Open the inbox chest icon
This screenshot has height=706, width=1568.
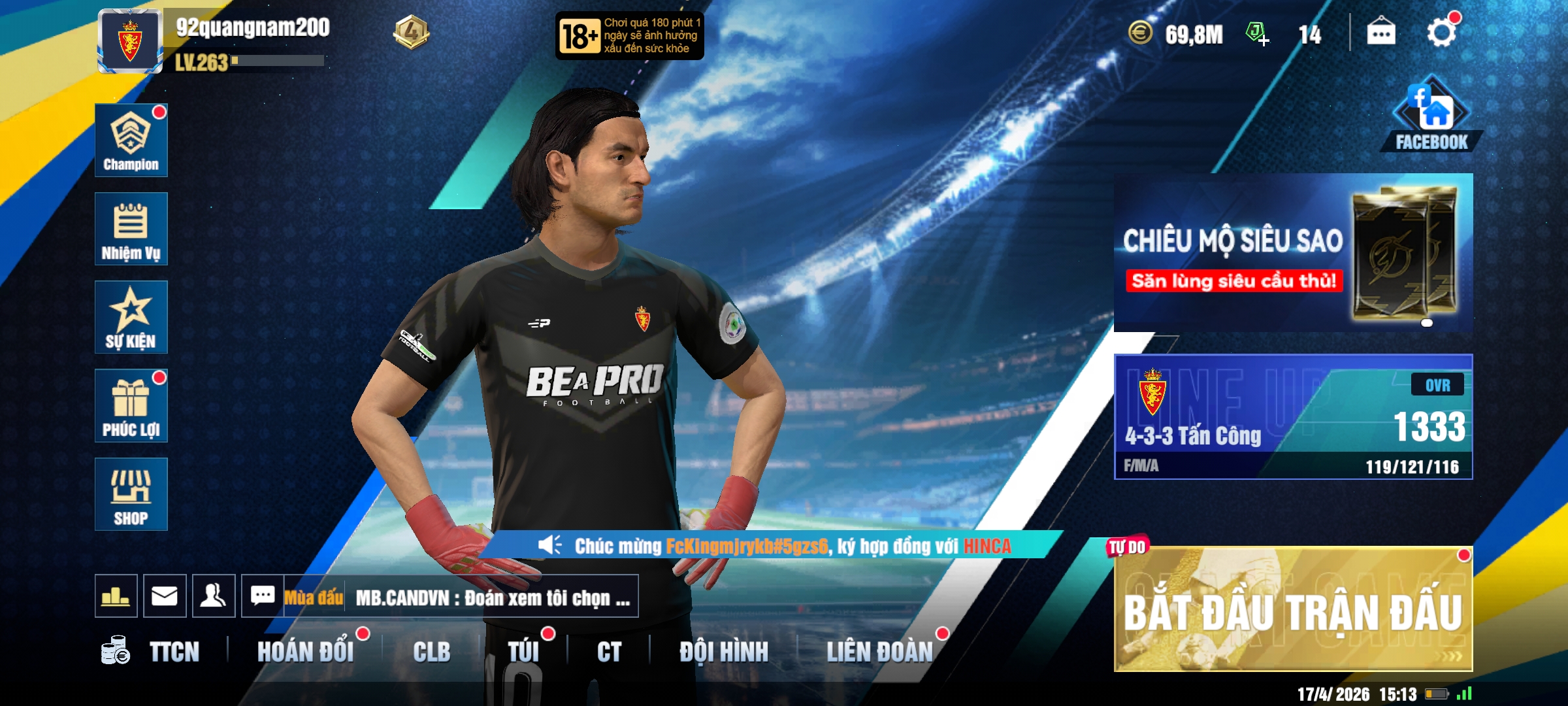(1381, 32)
